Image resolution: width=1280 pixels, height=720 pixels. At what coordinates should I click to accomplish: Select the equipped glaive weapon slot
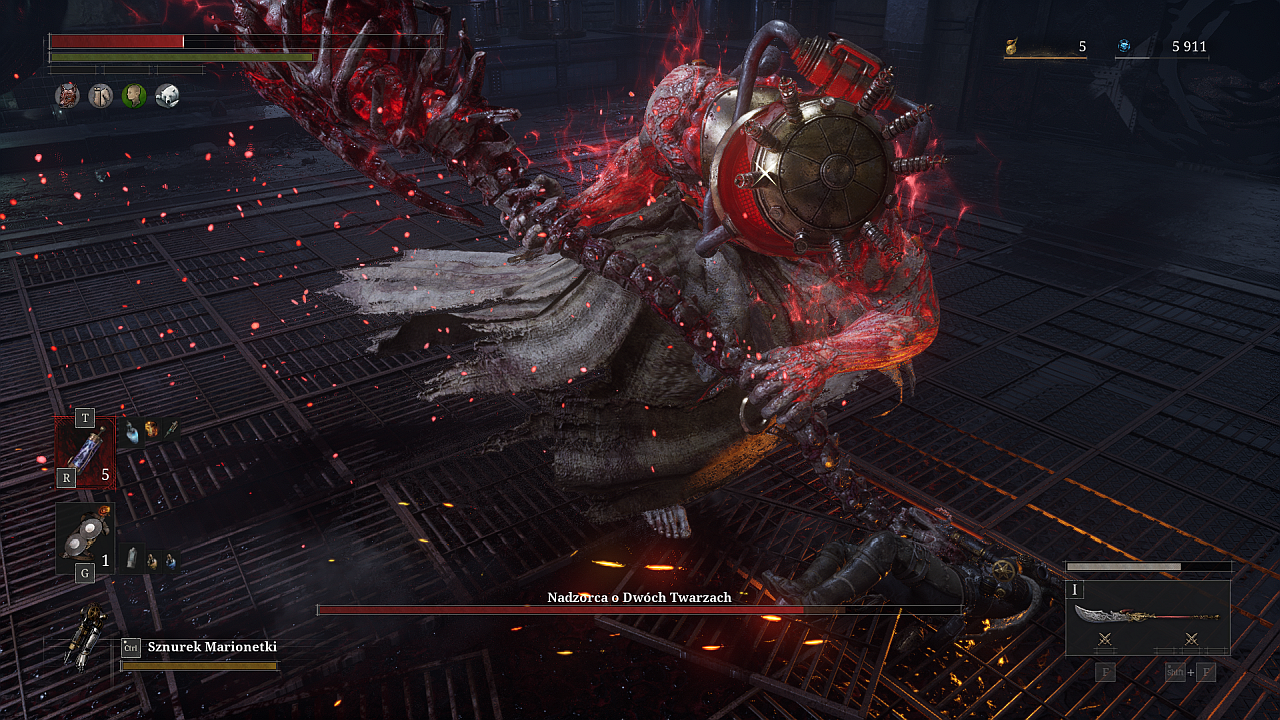(1147, 615)
